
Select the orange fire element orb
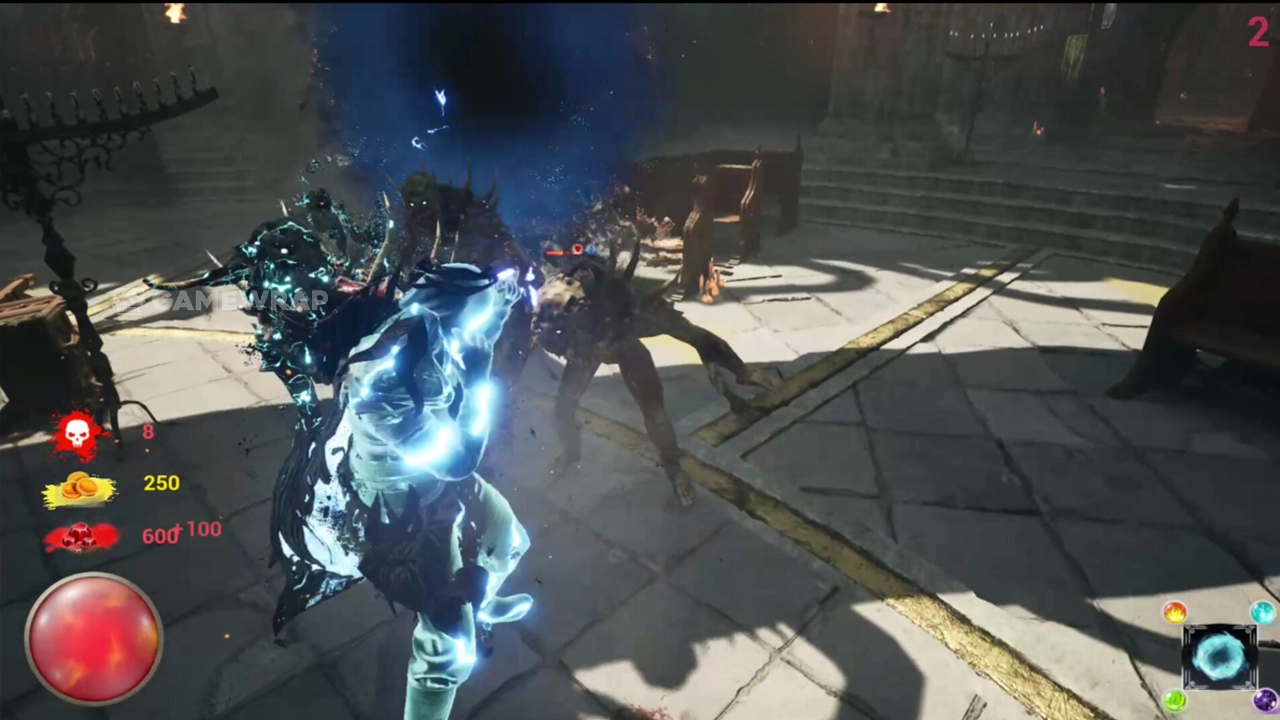(1175, 612)
